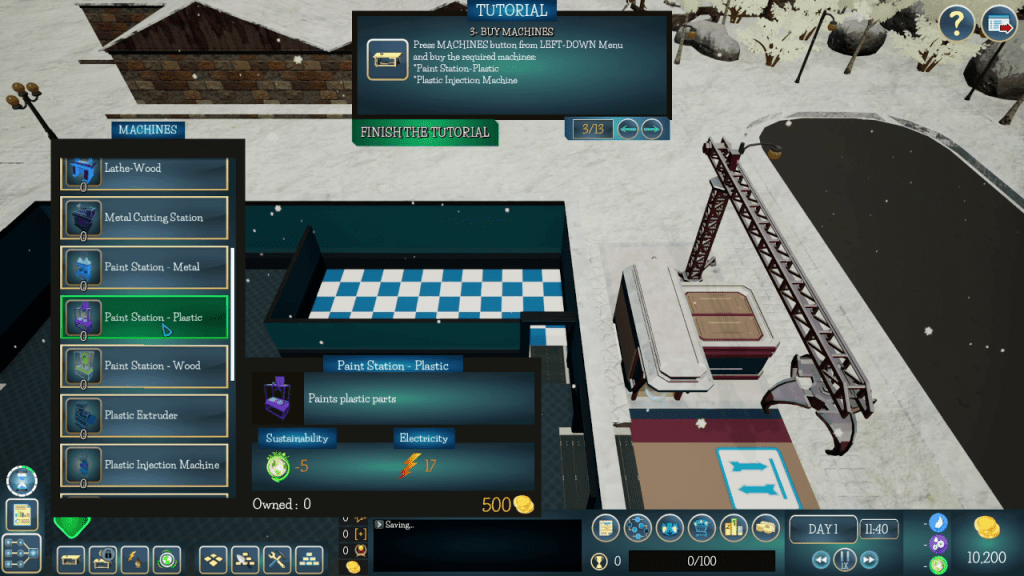Image resolution: width=1024 pixels, height=576 pixels.
Task: Open the Machines workbench toolbar button
Action: [70, 558]
